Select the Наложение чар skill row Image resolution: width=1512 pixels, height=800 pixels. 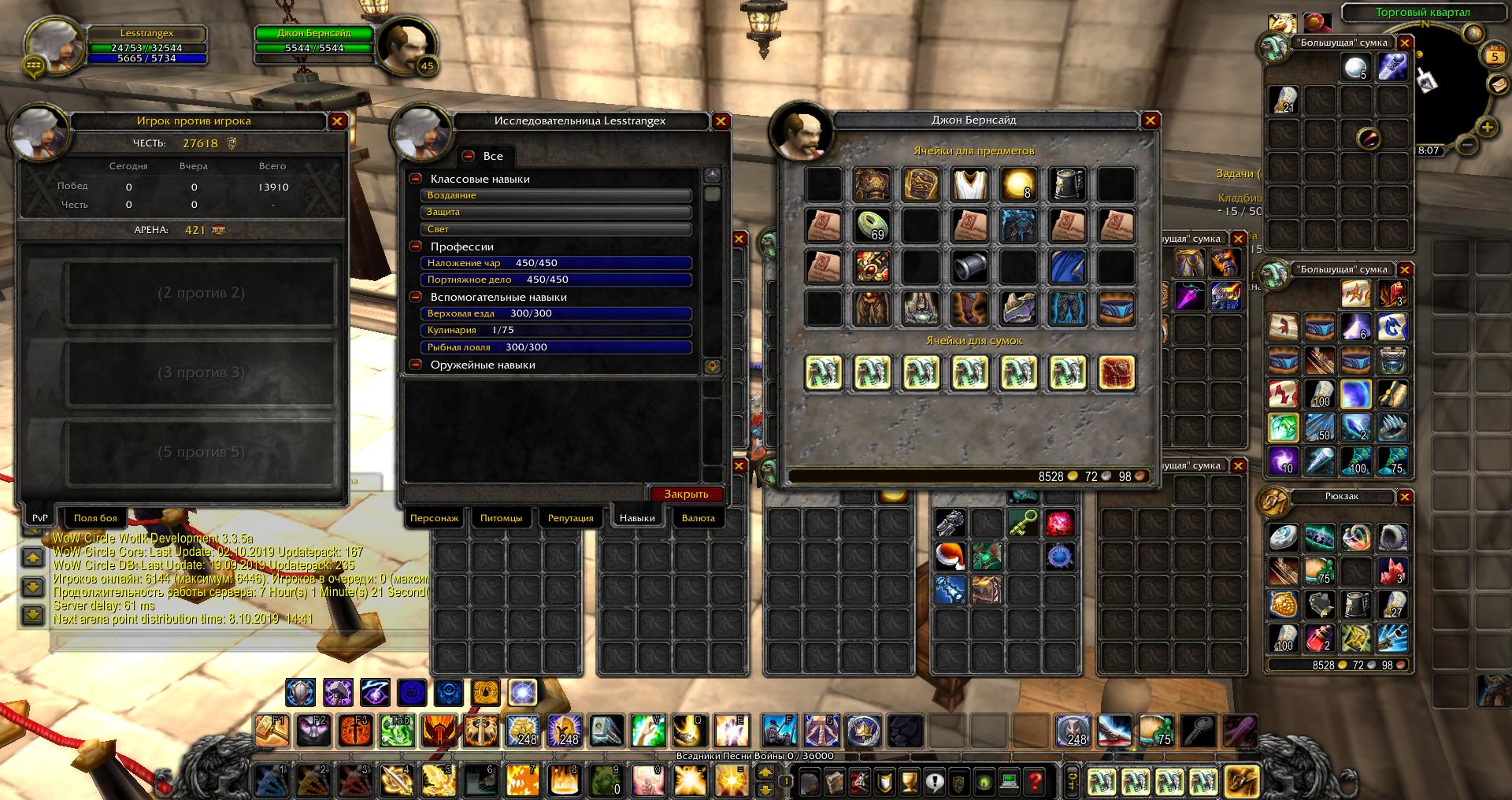pos(556,263)
